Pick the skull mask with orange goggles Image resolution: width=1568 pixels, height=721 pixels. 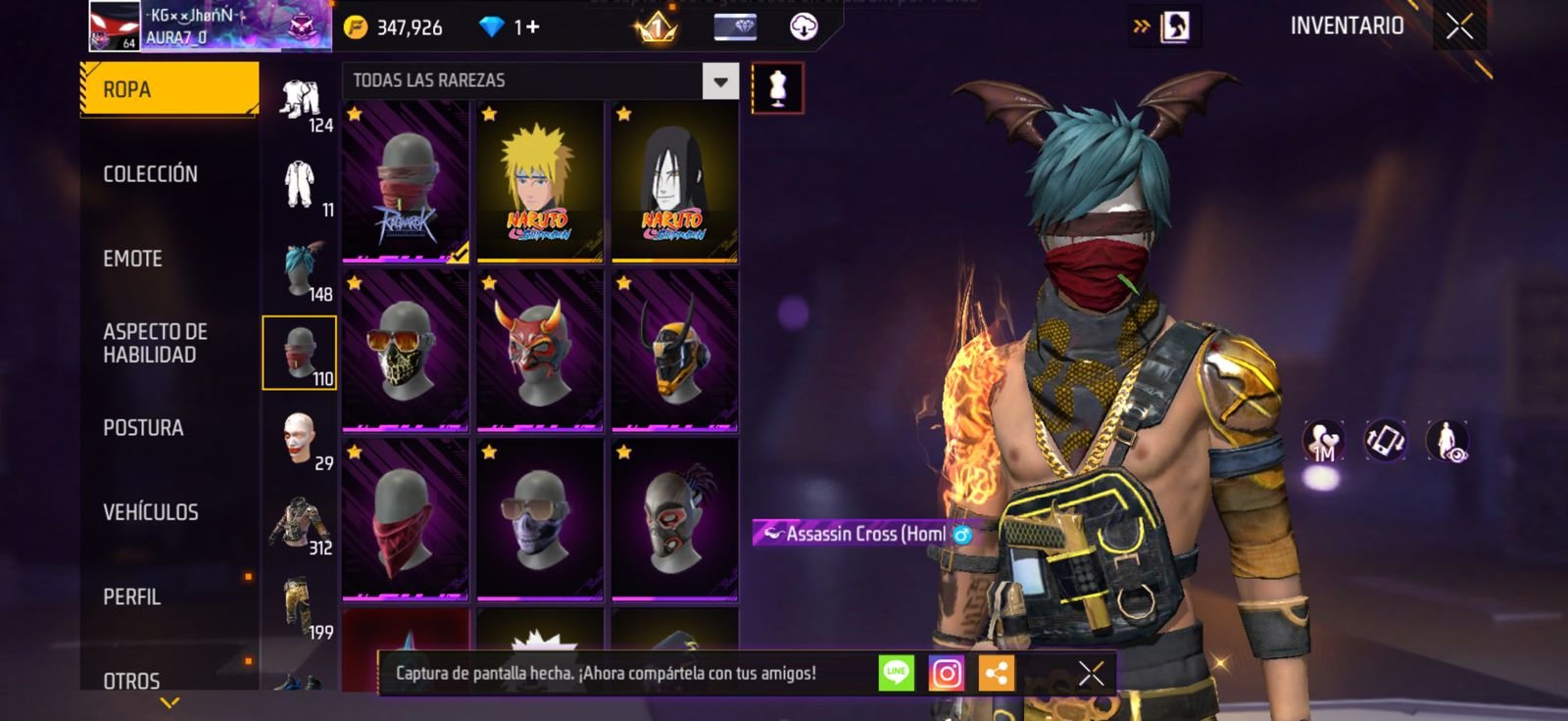point(405,351)
